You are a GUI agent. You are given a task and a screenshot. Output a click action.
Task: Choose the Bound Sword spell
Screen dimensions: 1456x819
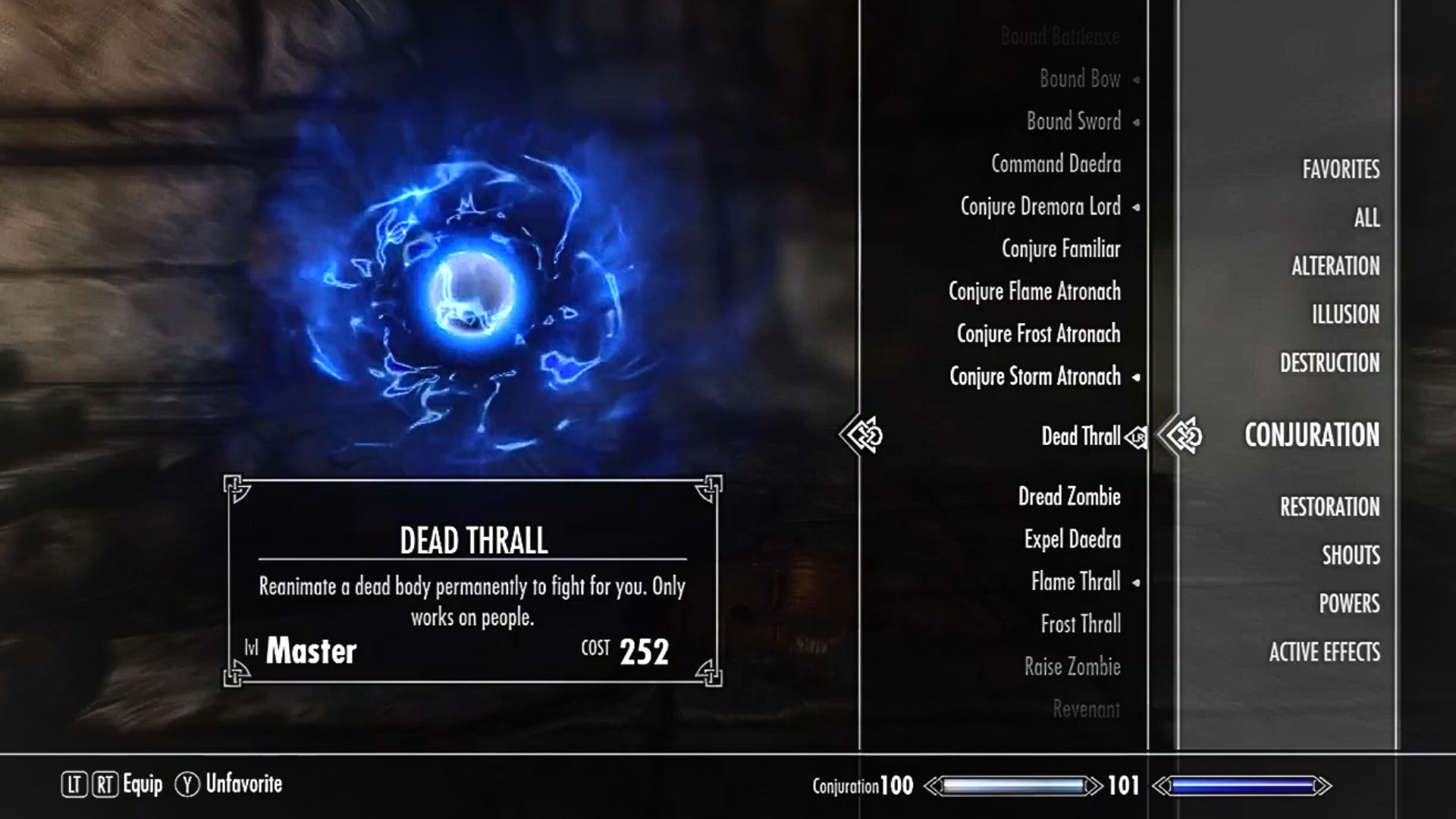[x=1073, y=121]
